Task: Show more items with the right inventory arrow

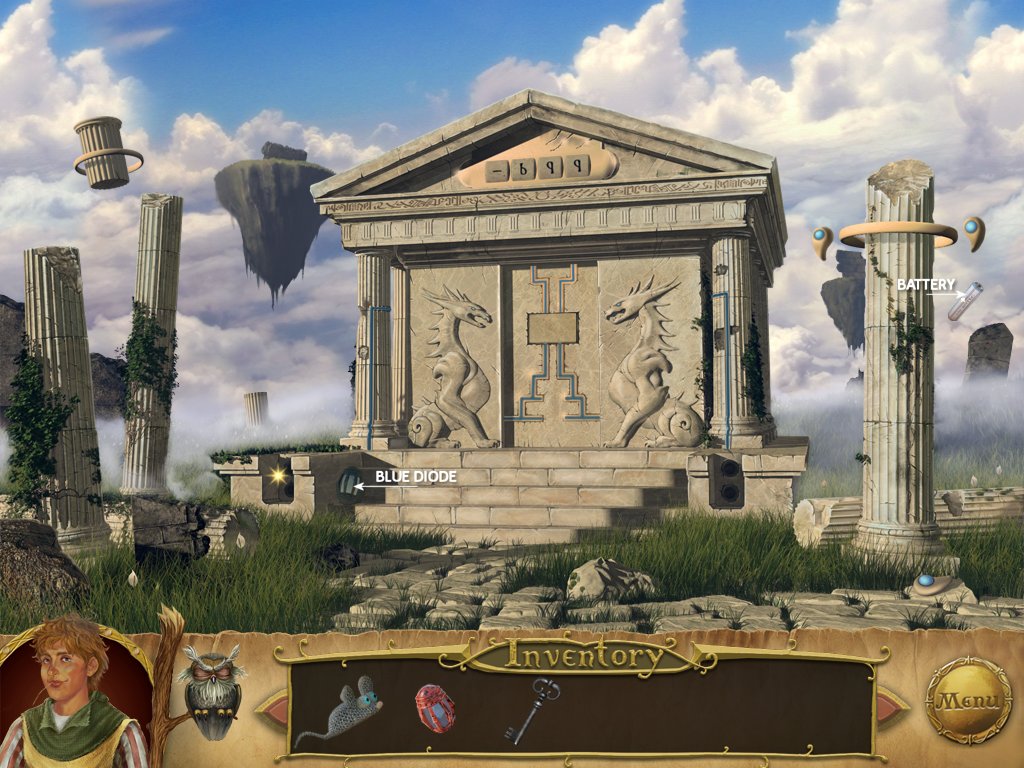Action: (x=890, y=707)
